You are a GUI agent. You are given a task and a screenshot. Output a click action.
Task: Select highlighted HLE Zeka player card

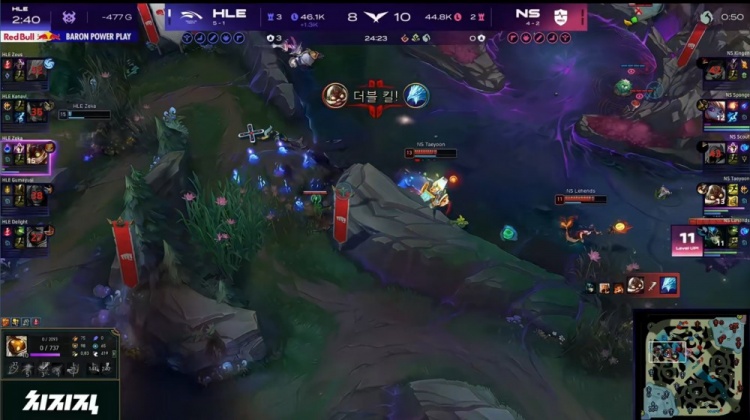tap(27, 152)
